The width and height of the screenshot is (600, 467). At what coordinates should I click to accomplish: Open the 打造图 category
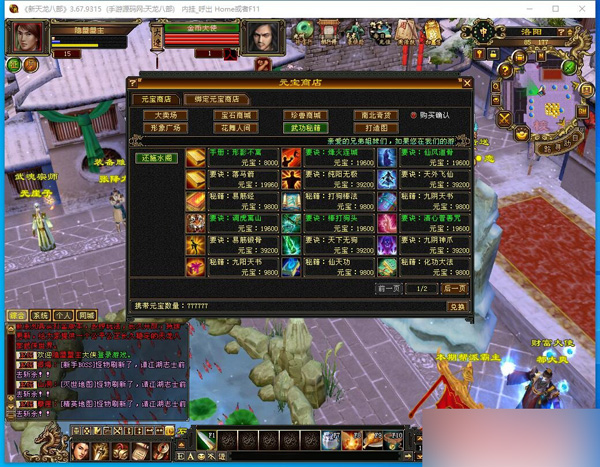point(376,128)
